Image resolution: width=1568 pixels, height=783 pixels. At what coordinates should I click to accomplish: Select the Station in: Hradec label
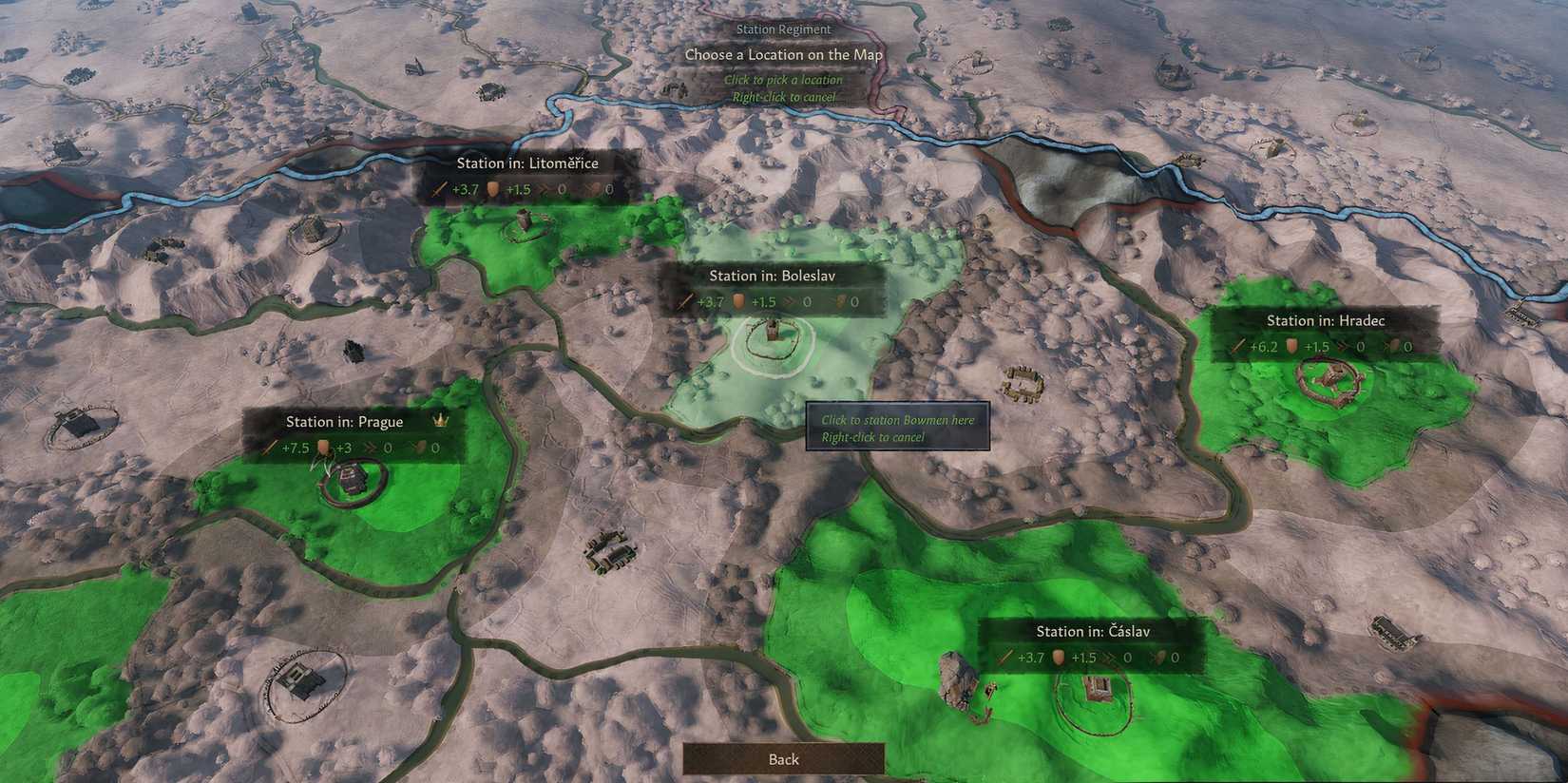pos(1325,320)
